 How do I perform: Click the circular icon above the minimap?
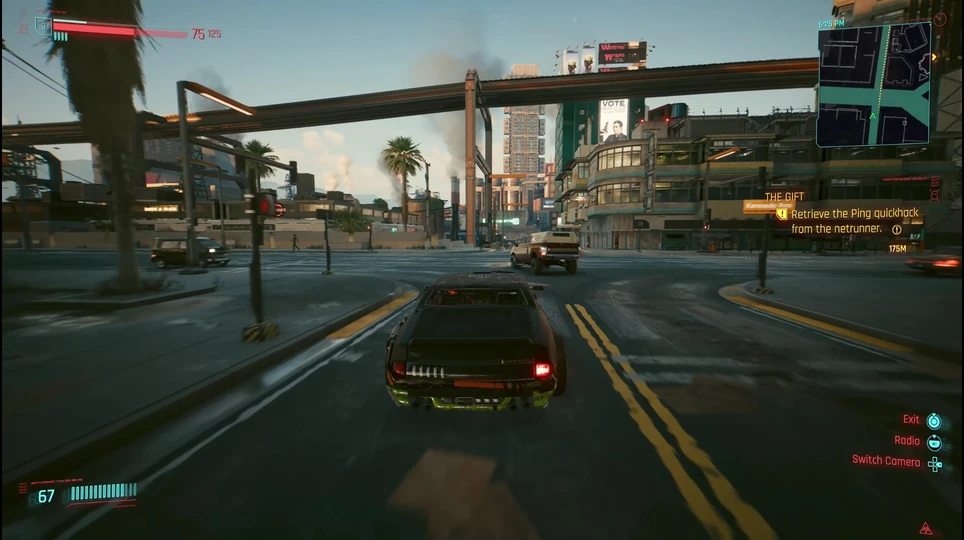[x=939, y=19]
